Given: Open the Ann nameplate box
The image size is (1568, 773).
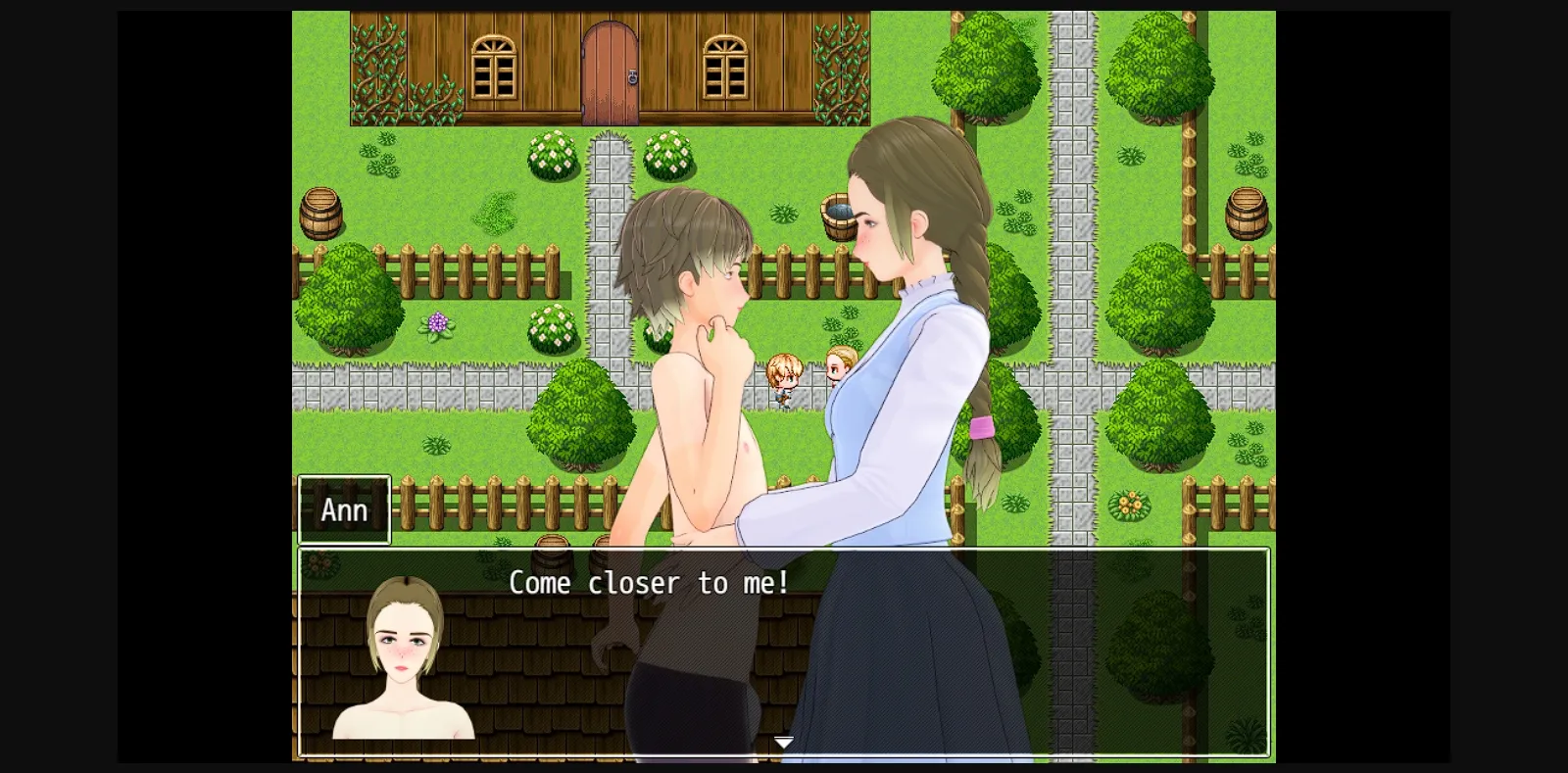Looking at the screenshot, I should click(x=345, y=508).
